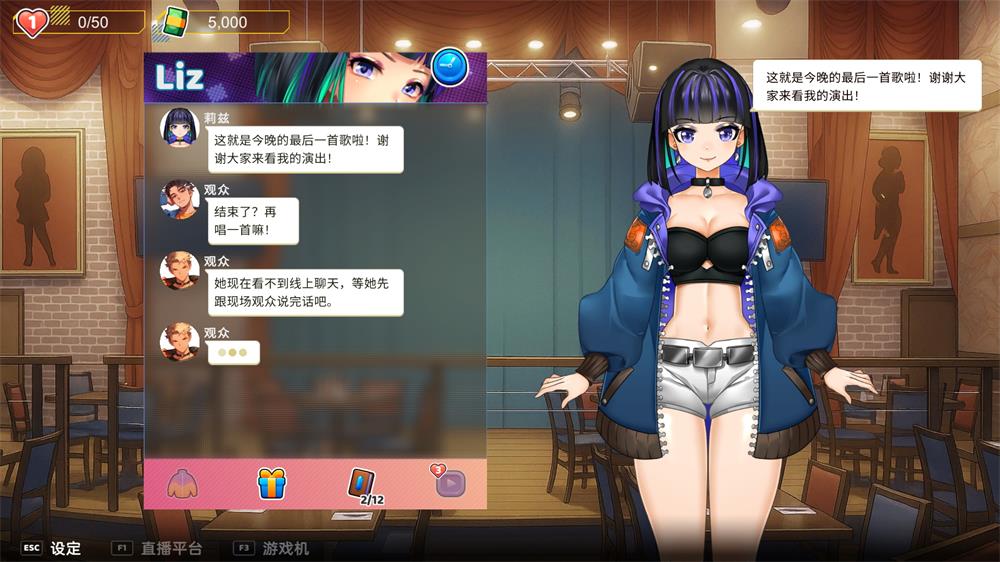This screenshot has width=1000, height=562.
Task: Select the '结束了？再唱一首嘛！' chat message
Action: tap(241, 221)
